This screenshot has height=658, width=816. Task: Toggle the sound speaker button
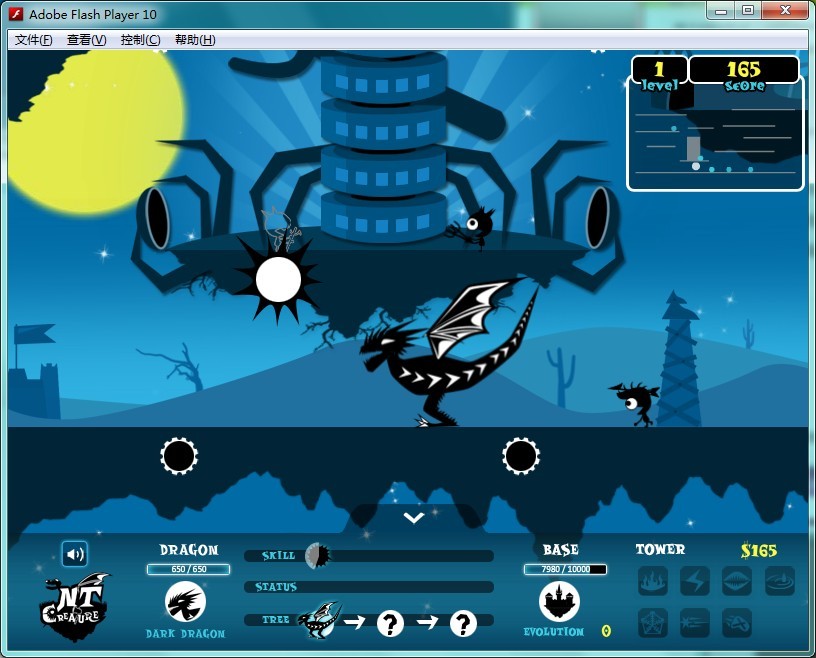(74, 553)
